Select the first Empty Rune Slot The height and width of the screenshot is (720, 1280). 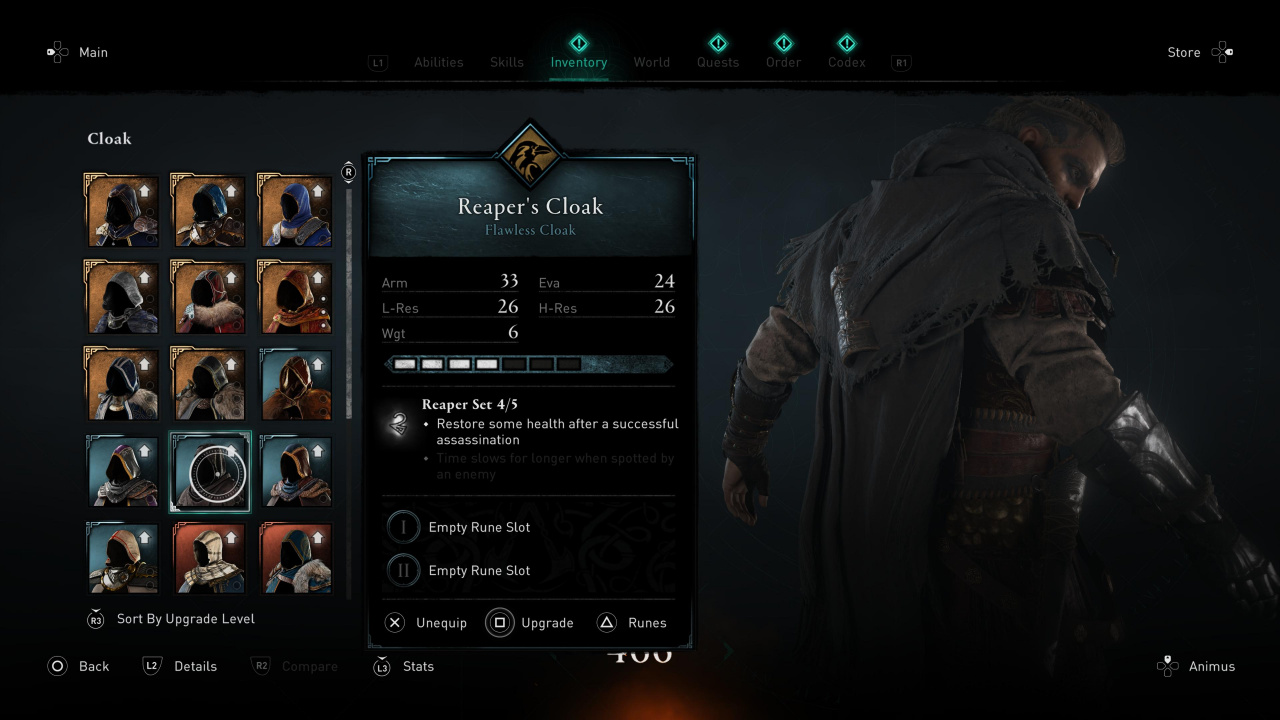pyautogui.click(x=460, y=527)
